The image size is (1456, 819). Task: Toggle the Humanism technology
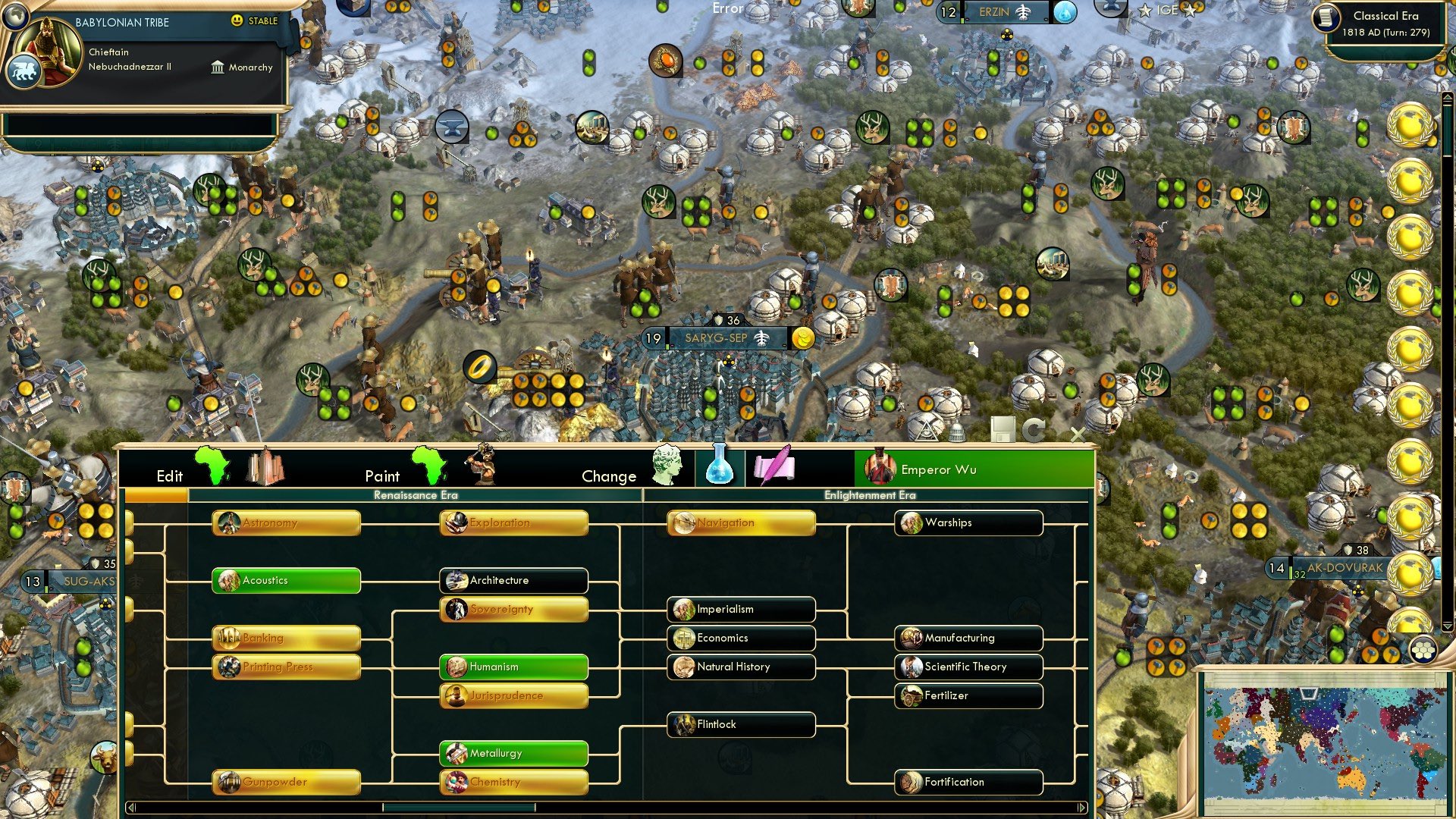[513, 667]
